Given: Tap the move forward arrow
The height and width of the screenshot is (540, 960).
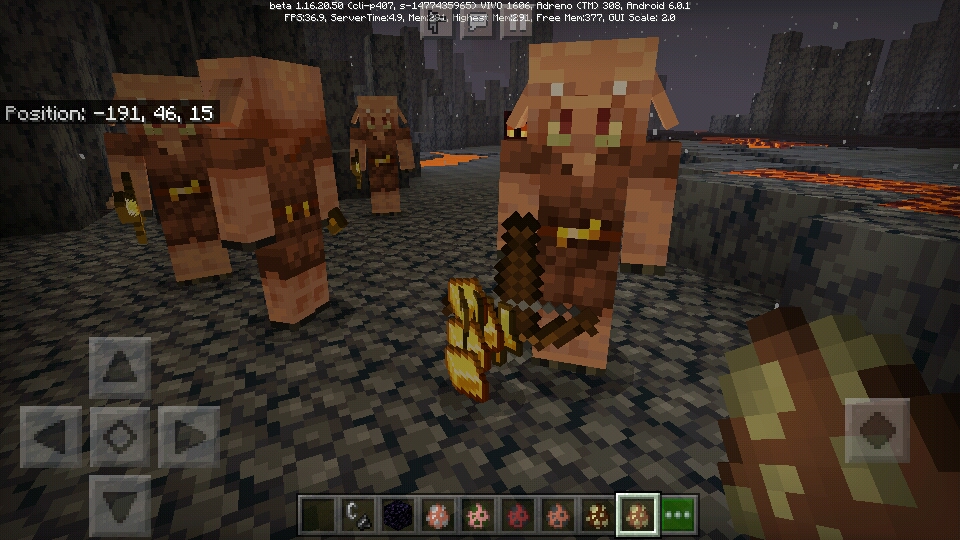Looking at the screenshot, I should click(119, 369).
